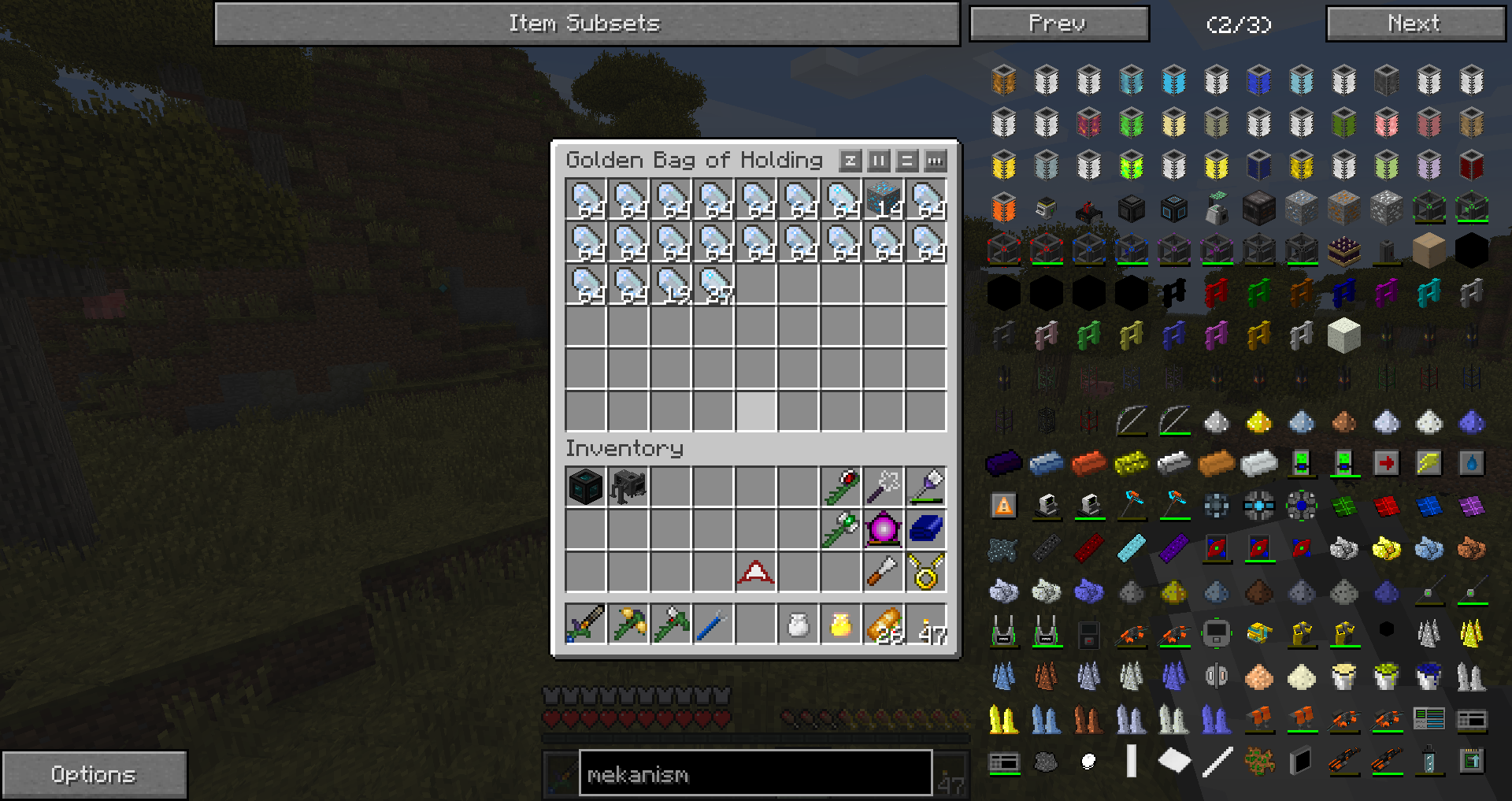Click the search box containing 'mekanism'
This screenshot has width=1512, height=801.
(754, 775)
